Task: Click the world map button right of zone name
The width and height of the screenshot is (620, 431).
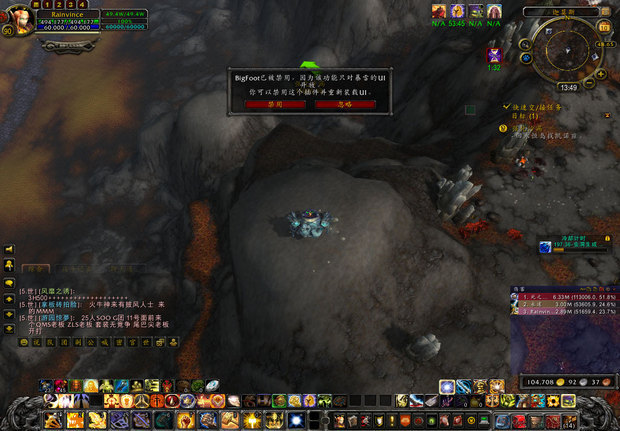Action: [607, 10]
